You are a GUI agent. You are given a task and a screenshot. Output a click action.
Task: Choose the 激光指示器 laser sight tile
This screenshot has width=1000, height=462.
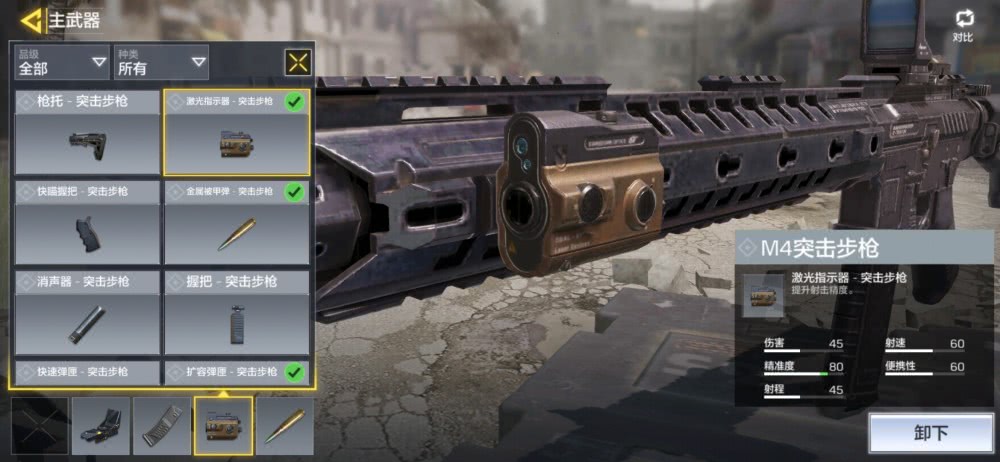coord(237,133)
